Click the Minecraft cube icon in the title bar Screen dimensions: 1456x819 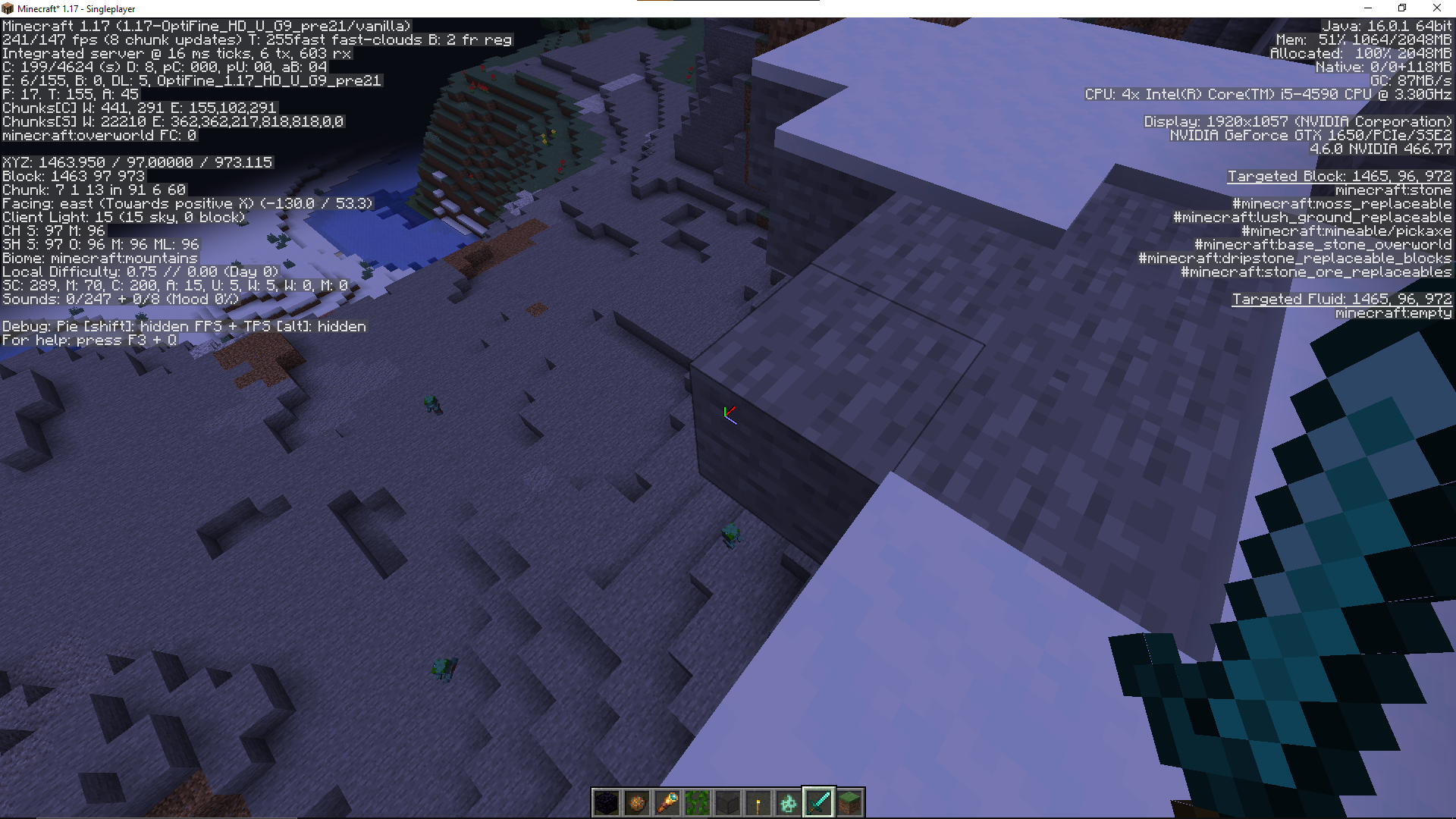tap(7, 8)
